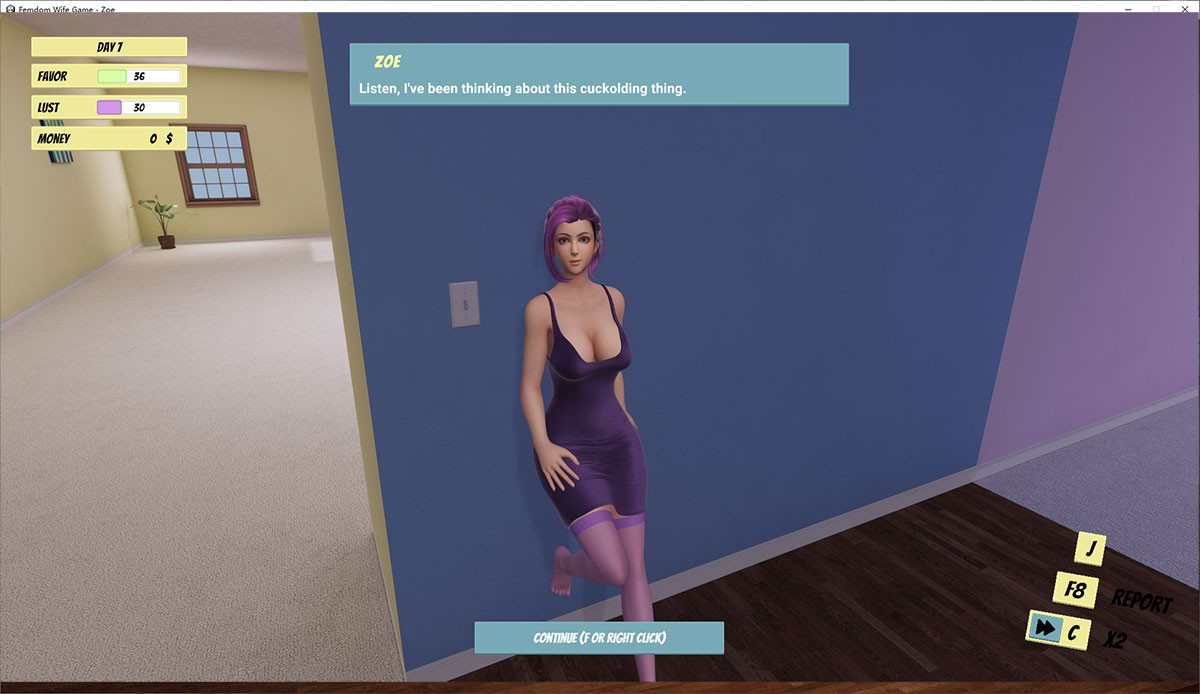Close the game window
Screen dimensions: 1200x694
[1184, 7]
